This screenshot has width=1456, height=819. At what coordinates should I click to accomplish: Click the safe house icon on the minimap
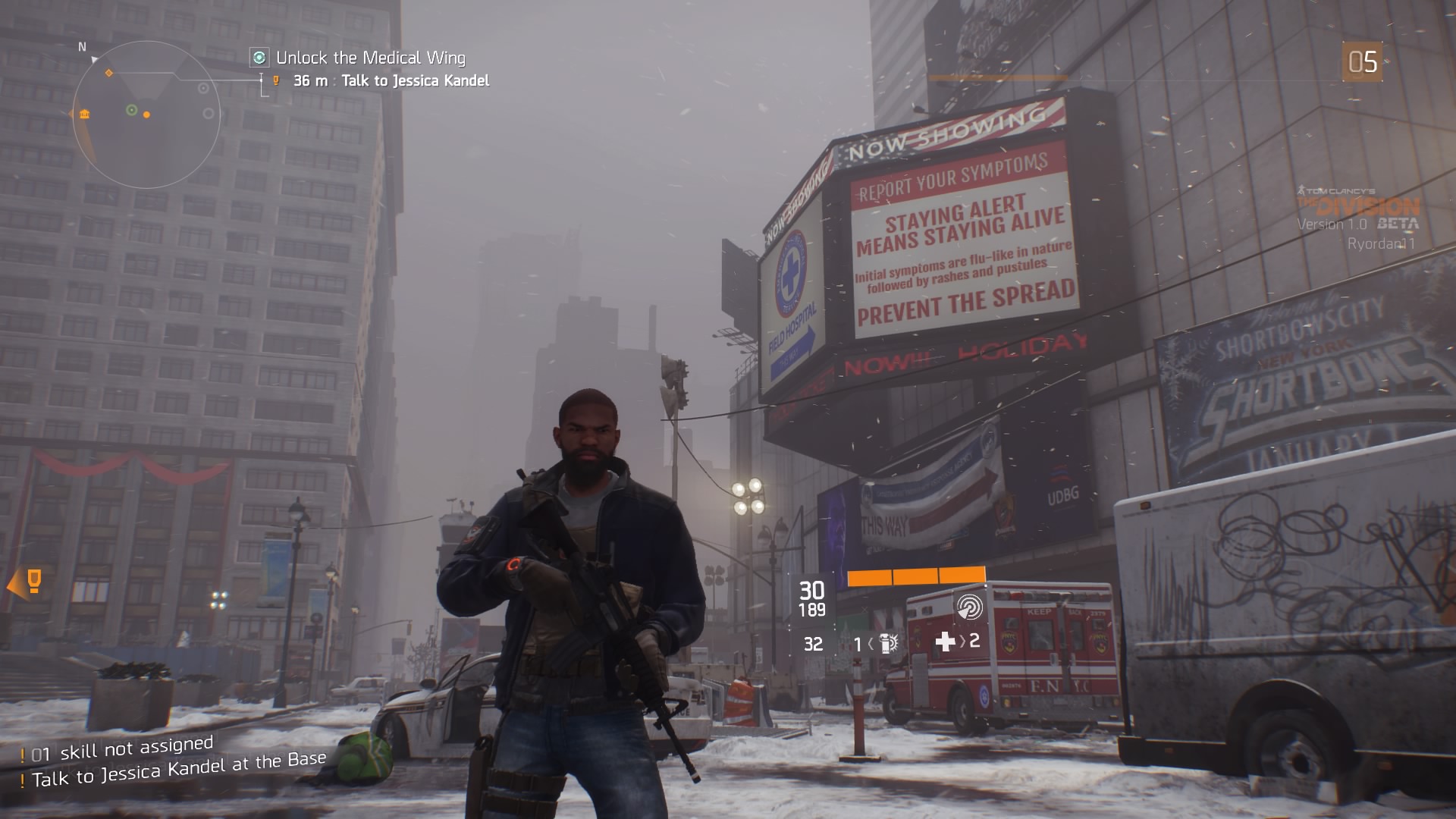tap(84, 115)
